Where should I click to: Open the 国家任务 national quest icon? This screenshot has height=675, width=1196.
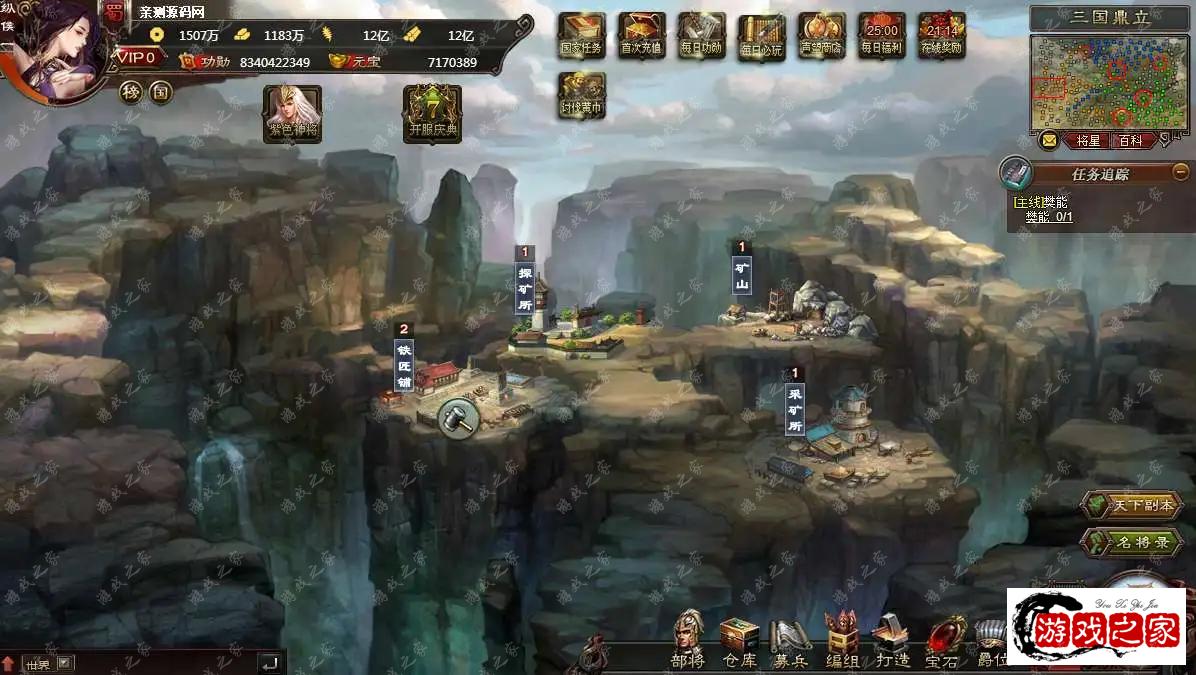(x=581, y=36)
